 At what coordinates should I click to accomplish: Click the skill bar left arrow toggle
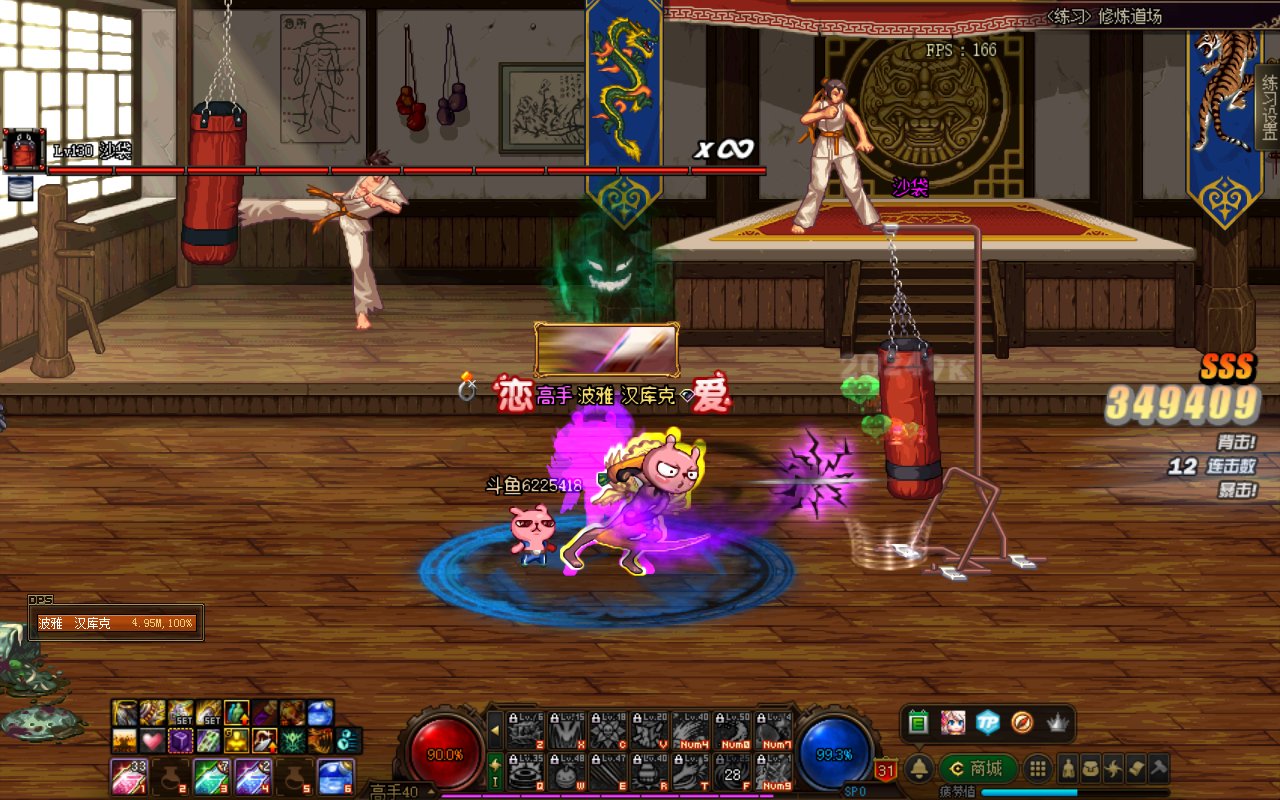(x=495, y=731)
